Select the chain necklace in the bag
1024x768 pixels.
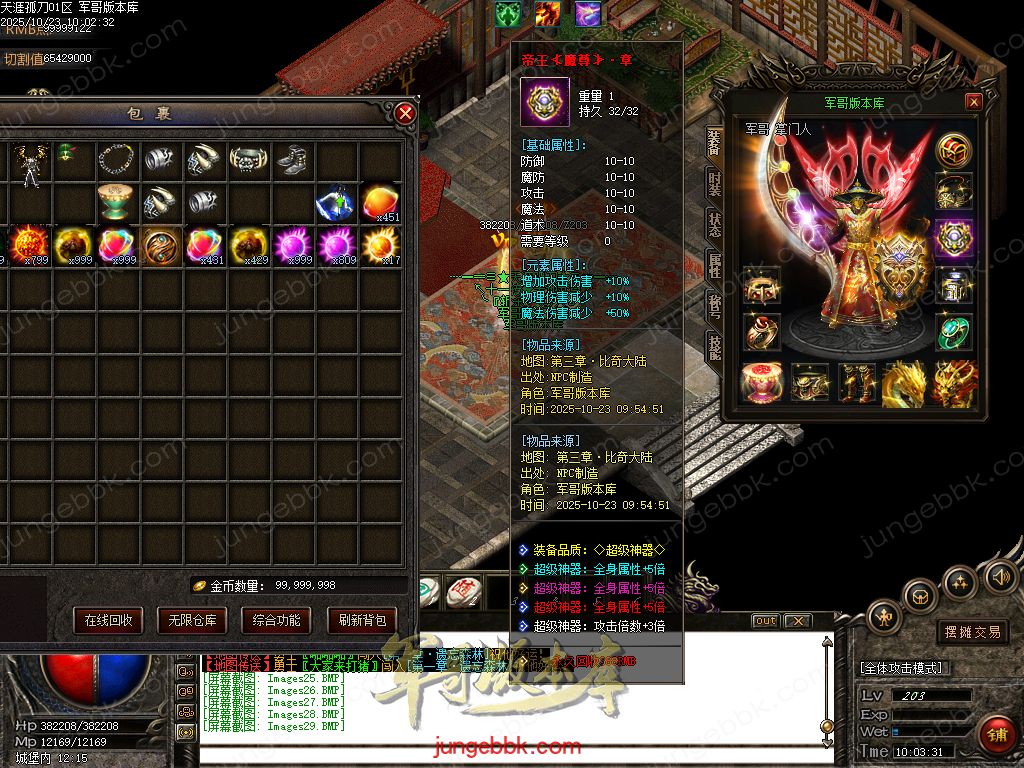[x=117, y=160]
